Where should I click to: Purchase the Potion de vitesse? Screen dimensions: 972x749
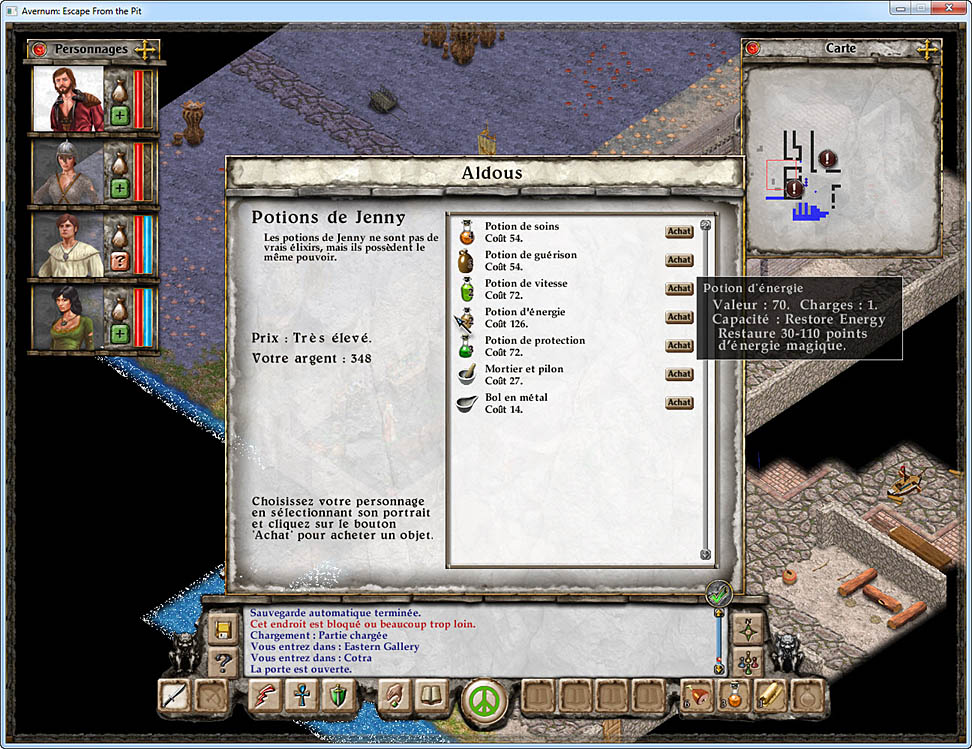click(679, 289)
